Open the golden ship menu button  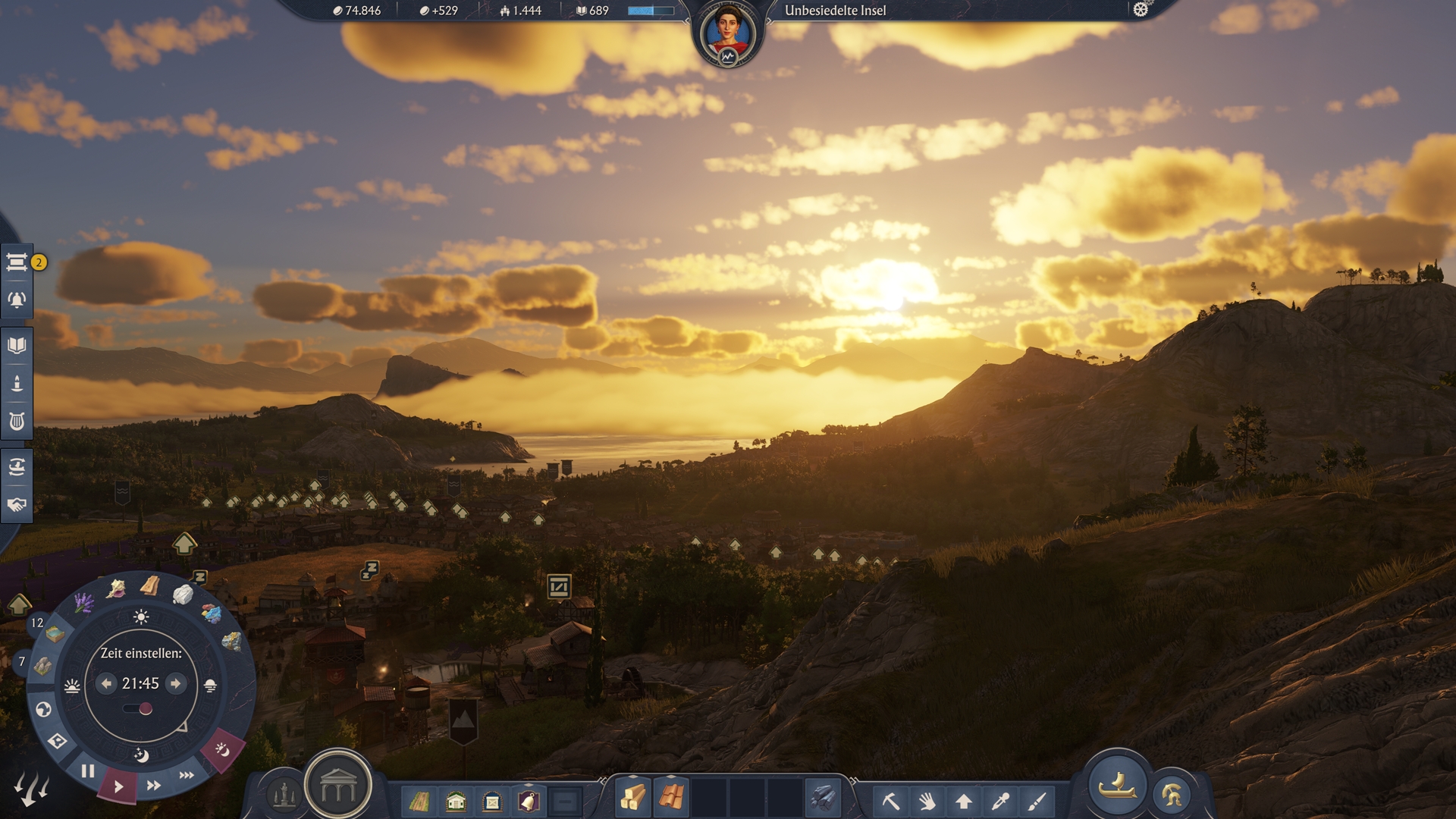click(x=1116, y=786)
